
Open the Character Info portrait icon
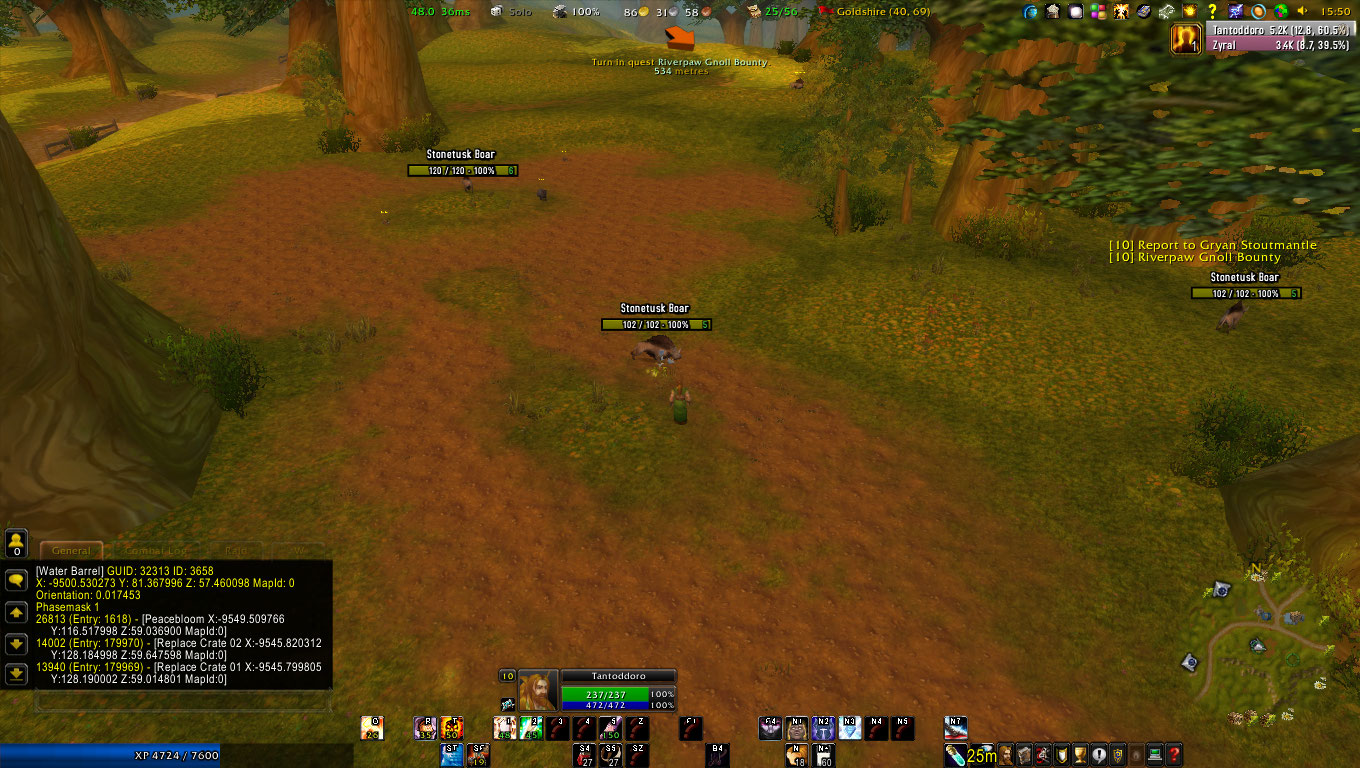tap(1005, 755)
